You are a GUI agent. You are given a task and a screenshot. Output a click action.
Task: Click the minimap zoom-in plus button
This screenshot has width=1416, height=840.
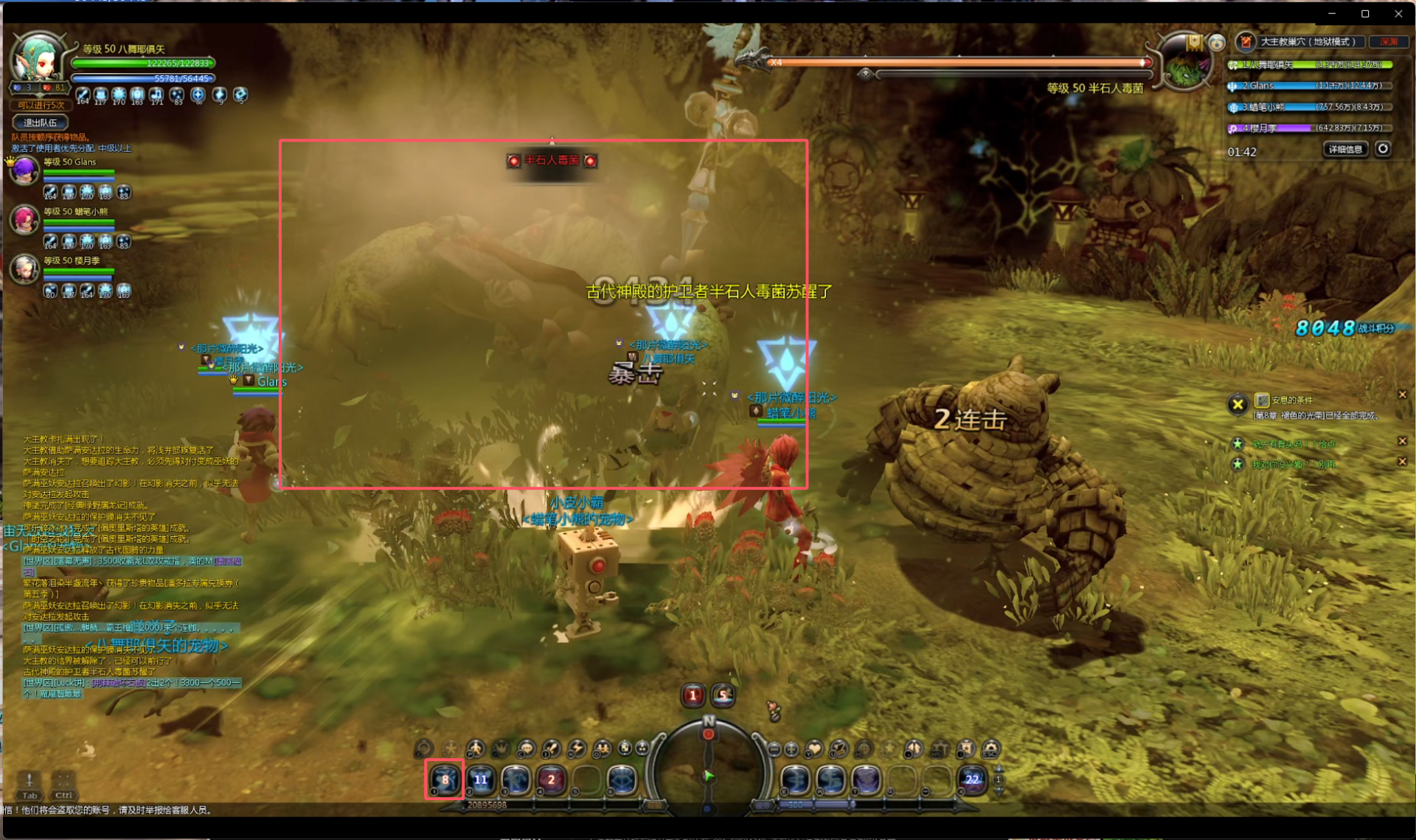coord(791,749)
